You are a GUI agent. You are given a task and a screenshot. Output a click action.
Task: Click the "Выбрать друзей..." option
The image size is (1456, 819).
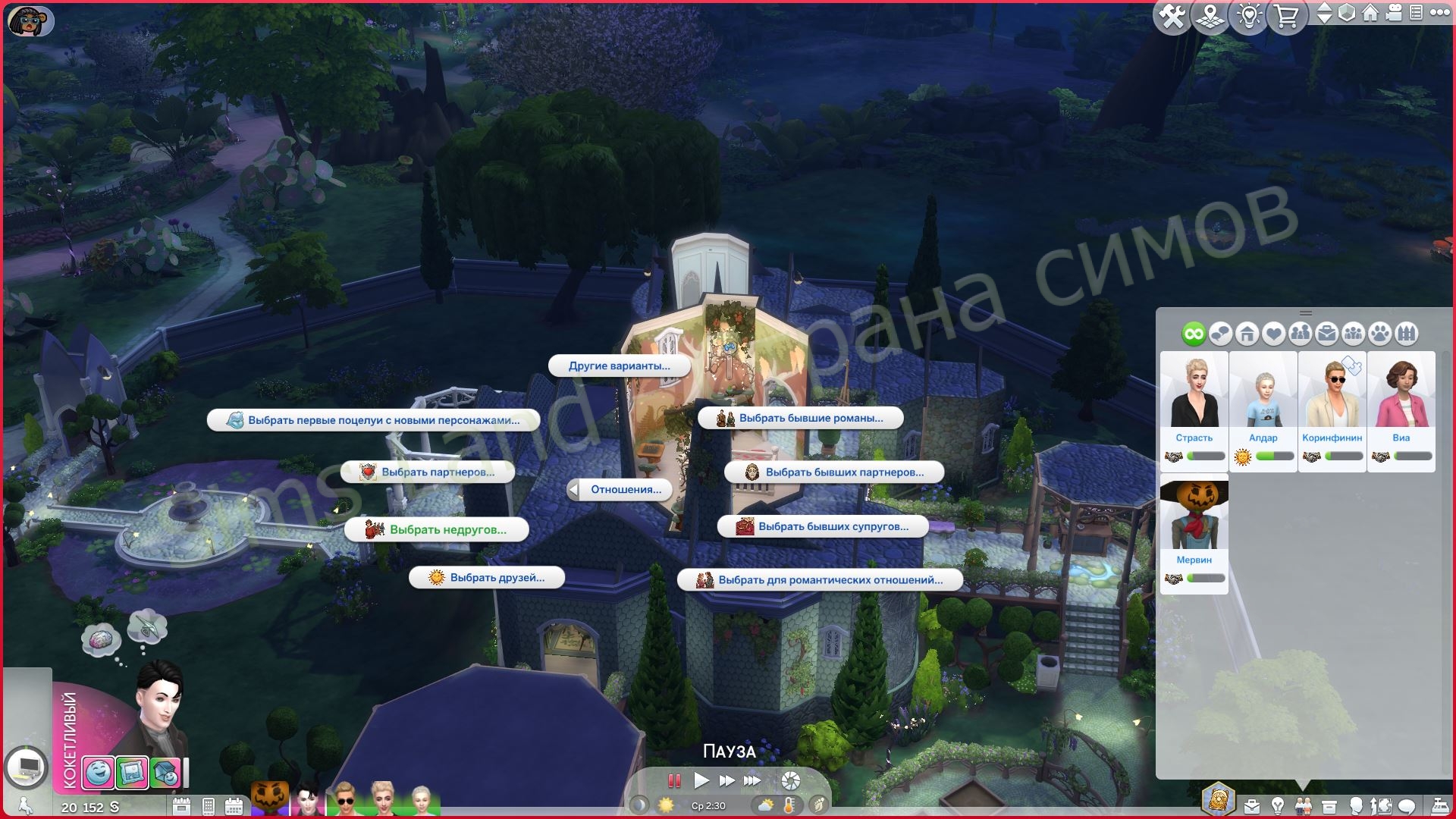coord(486,577)
